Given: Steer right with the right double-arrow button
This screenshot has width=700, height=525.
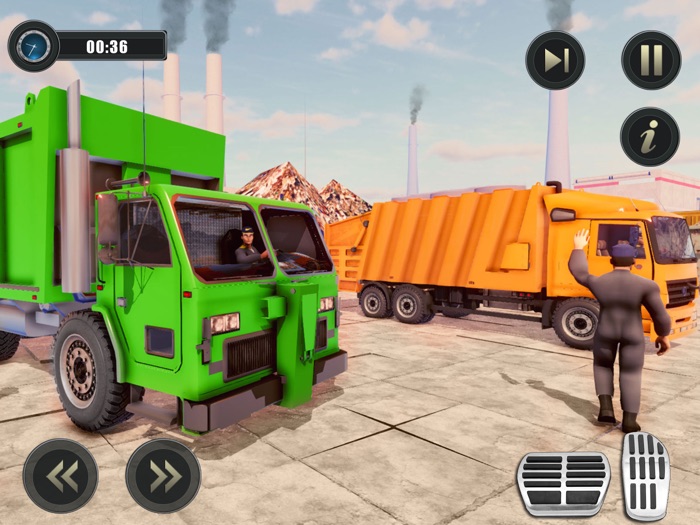Looking at the screenshot, I should pyautogui.click(x=163, y=476).
